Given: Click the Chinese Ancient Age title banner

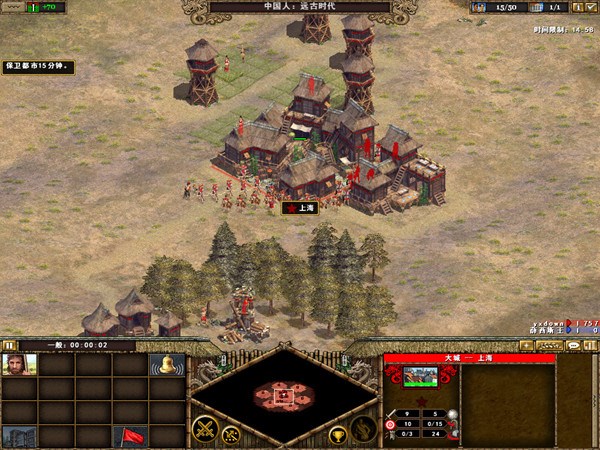Looking at the screenshot, I should pos(300,7).
